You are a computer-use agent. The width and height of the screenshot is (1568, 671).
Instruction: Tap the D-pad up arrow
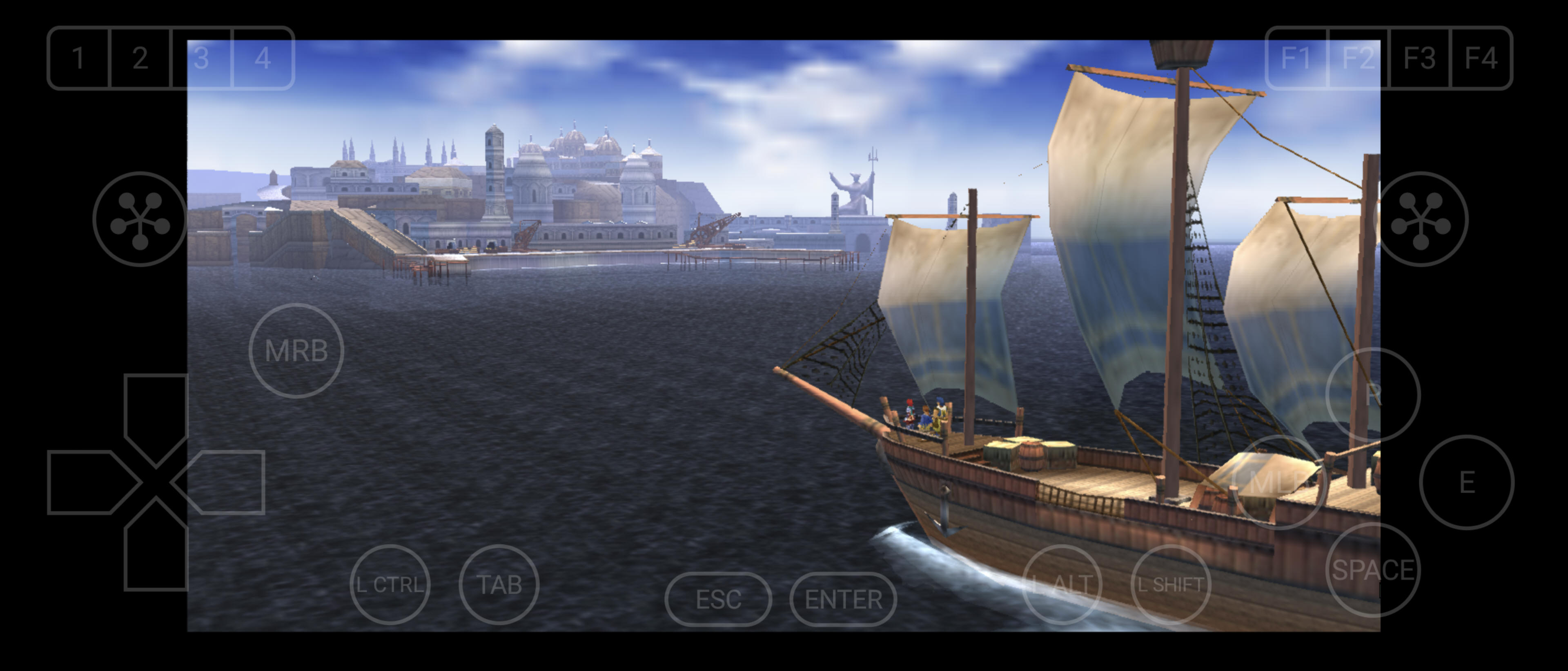156,408
